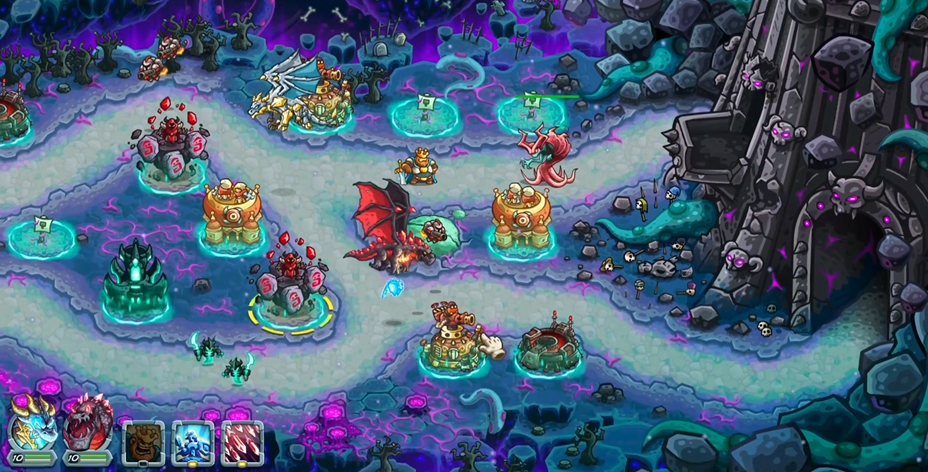Use the red crystal shards spell
Screen dimensions: 928x472
pos(242,440)
